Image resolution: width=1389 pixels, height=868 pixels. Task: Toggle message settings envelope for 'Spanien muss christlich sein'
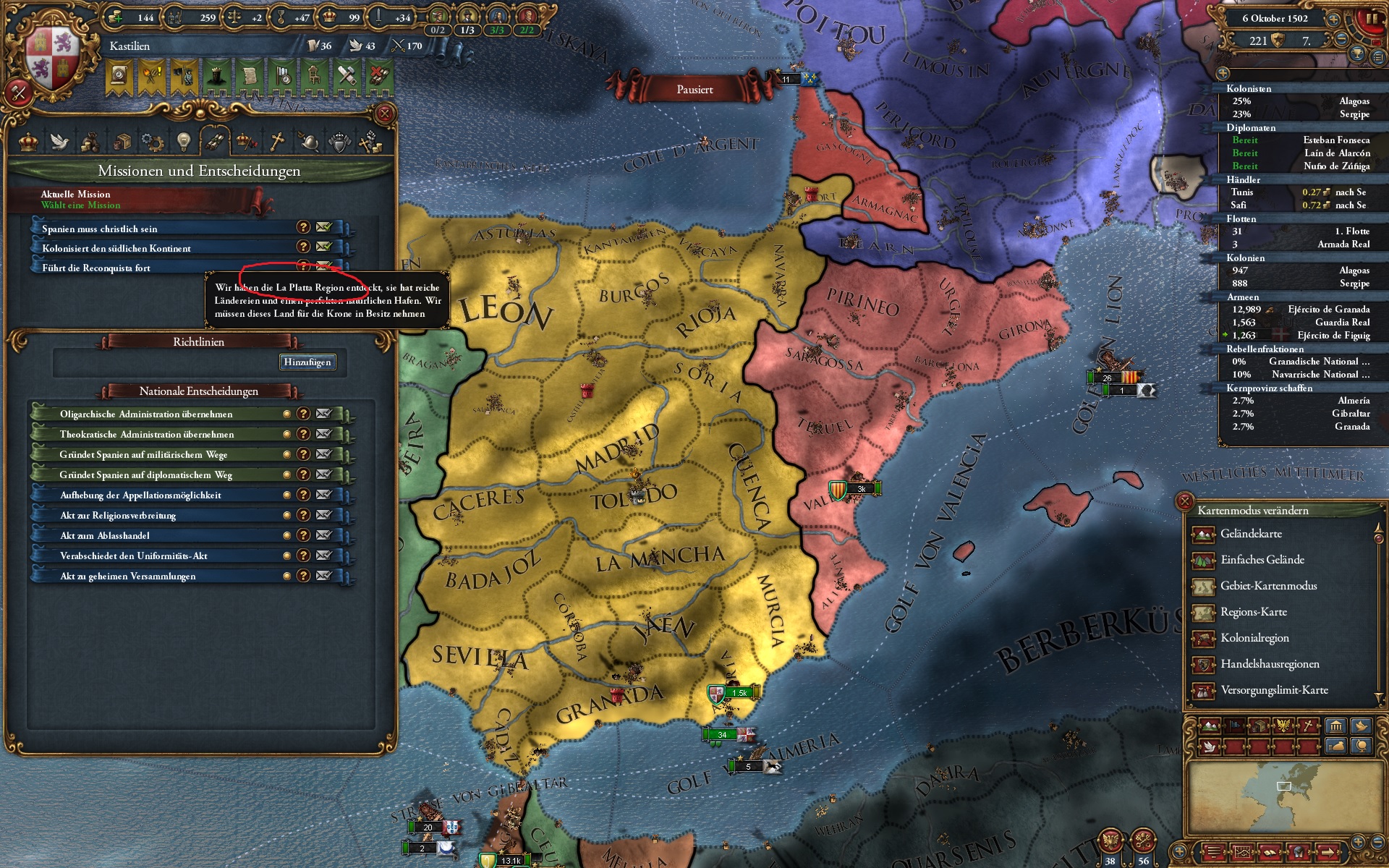(x=323, y=227)
